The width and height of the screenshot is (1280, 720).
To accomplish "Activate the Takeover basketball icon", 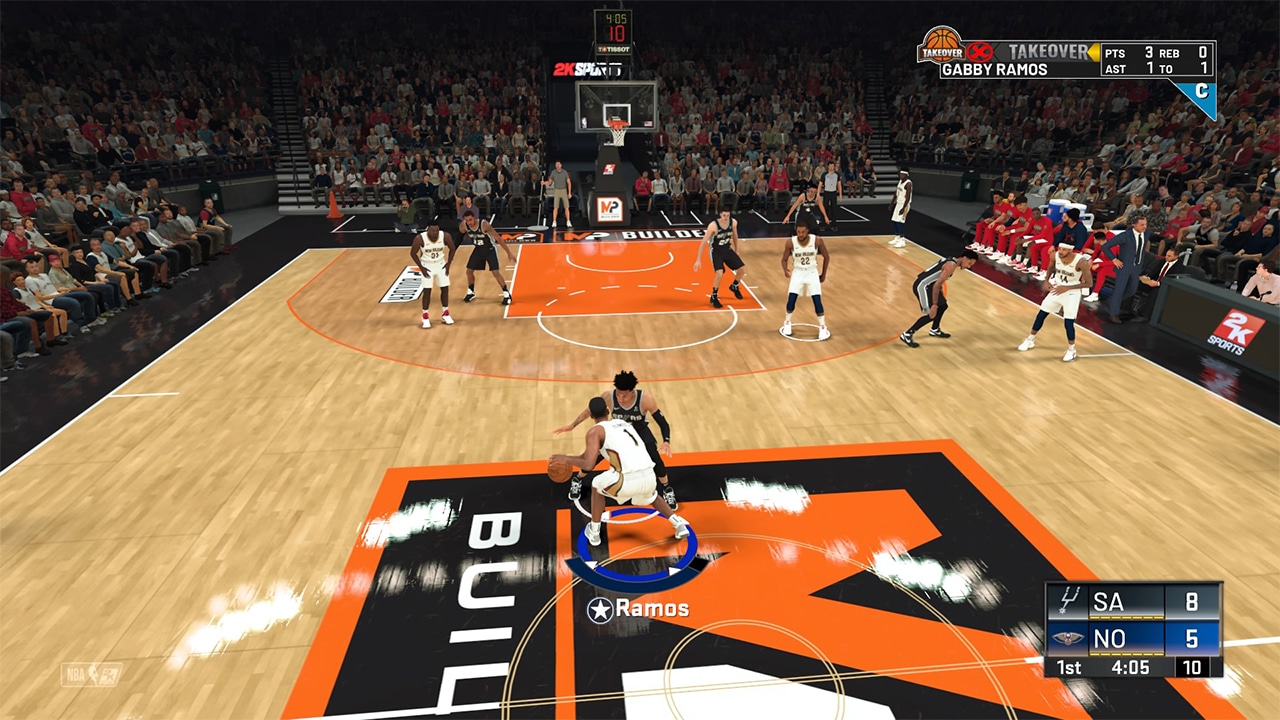I will (x=940, y=46).
